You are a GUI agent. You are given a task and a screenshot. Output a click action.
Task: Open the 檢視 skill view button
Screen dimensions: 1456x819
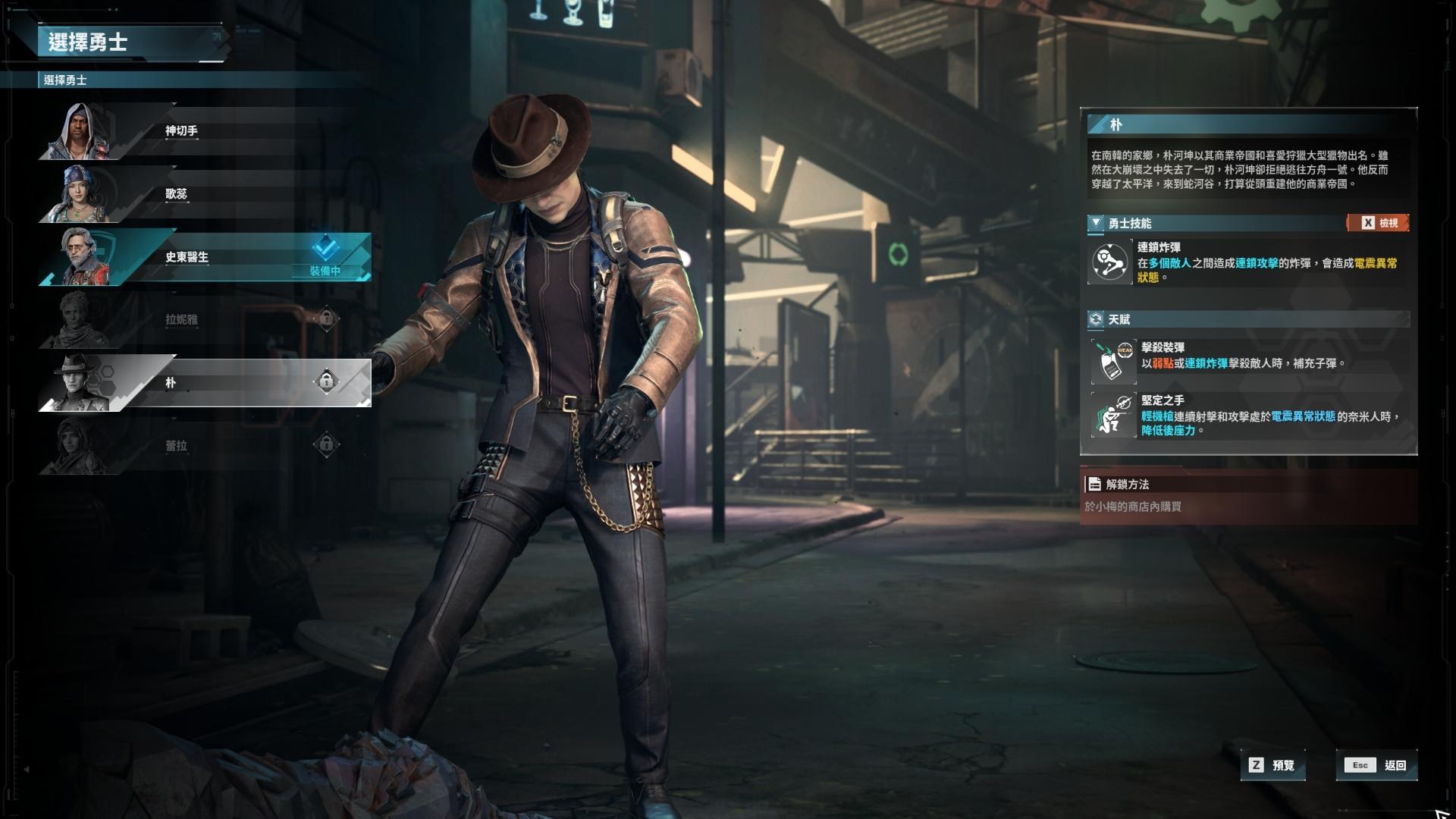[x=1379, y=223]
